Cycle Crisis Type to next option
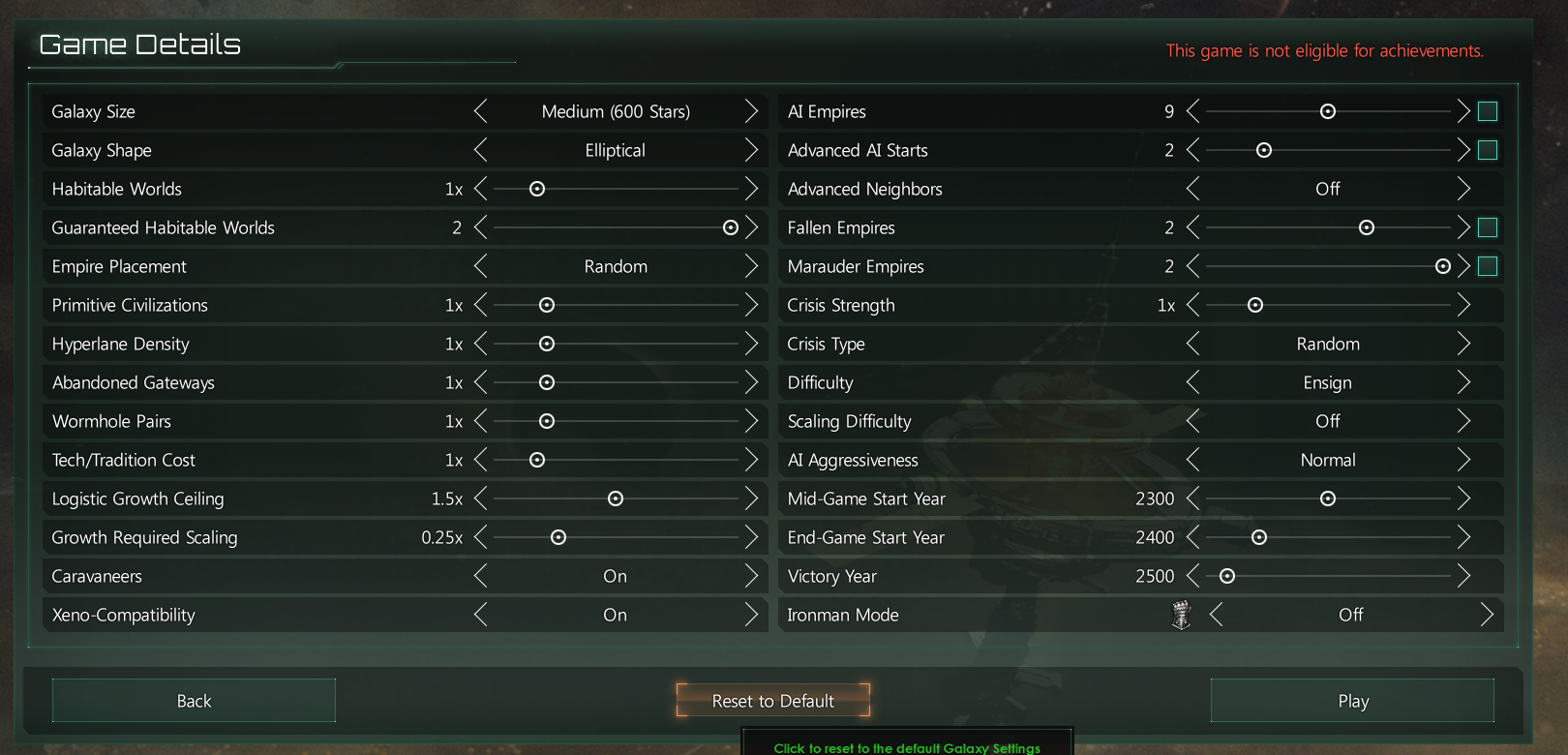The height and width of the screenshot is (755, 1568). 1463,344
